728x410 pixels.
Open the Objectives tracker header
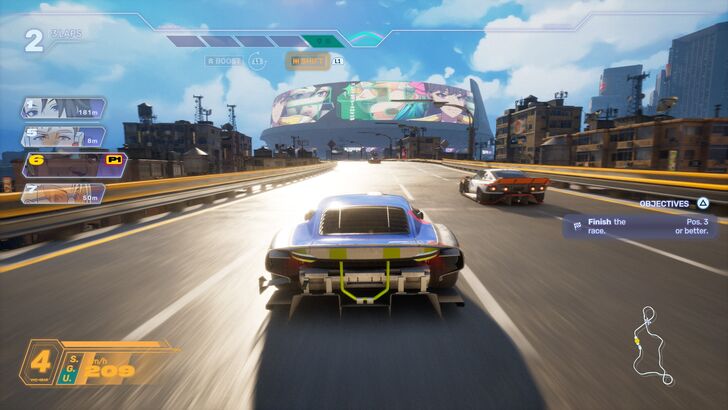pyautogui.click(x=673, y=203)
